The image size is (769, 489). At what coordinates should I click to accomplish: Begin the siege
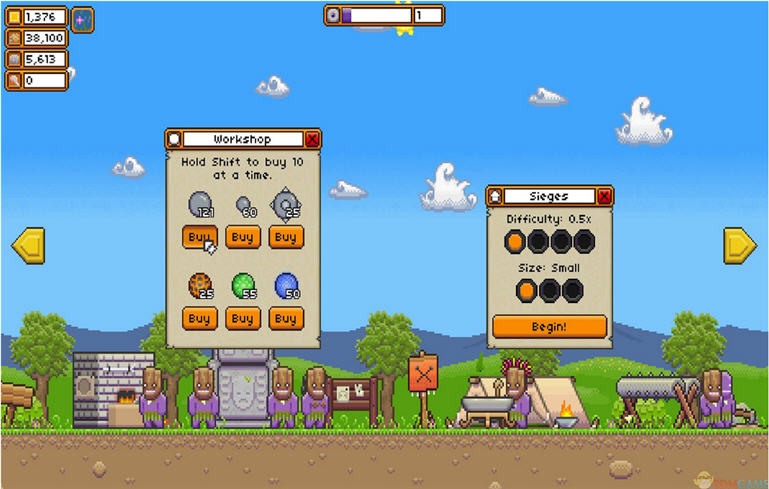point(549,326)
